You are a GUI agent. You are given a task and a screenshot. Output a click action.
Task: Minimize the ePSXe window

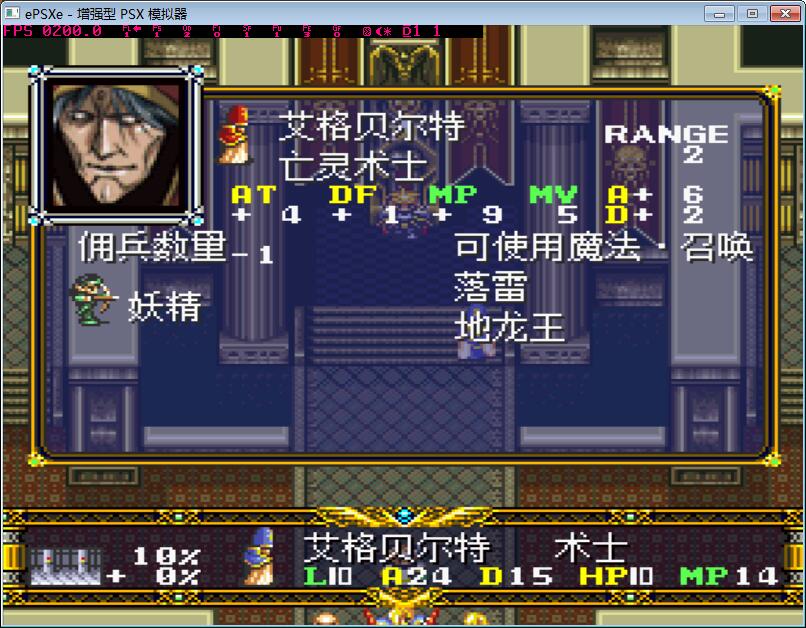point(722,13)
